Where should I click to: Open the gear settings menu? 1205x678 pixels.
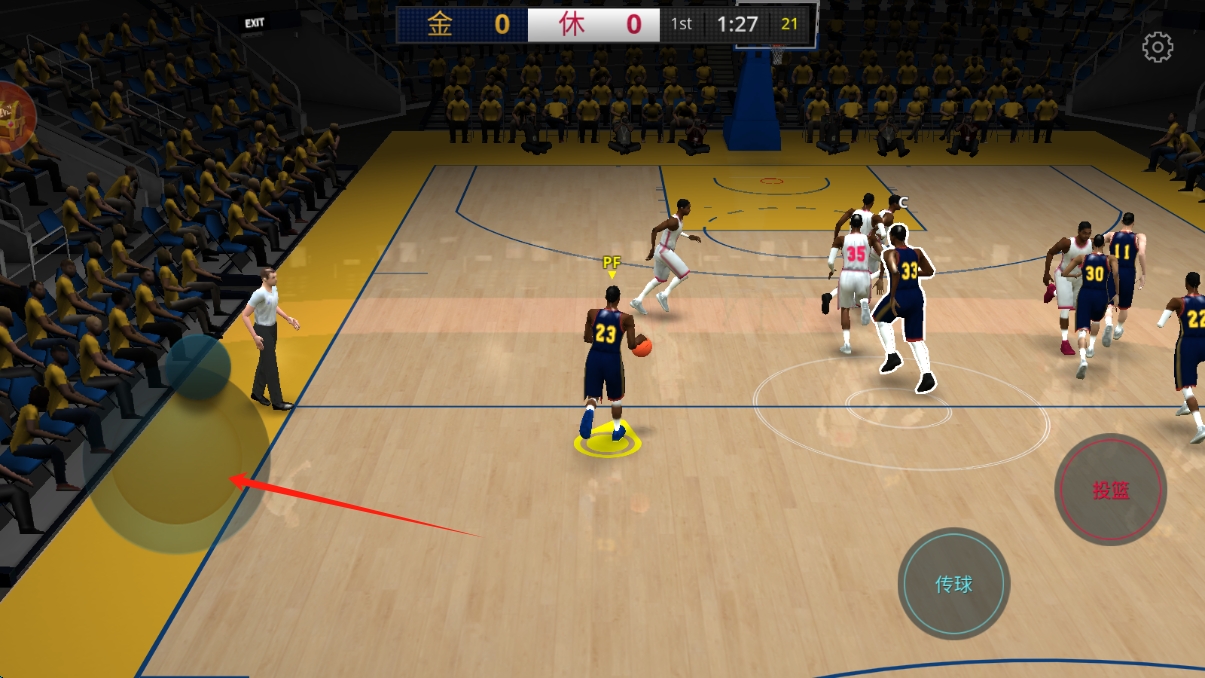[x=1158, y=48]
